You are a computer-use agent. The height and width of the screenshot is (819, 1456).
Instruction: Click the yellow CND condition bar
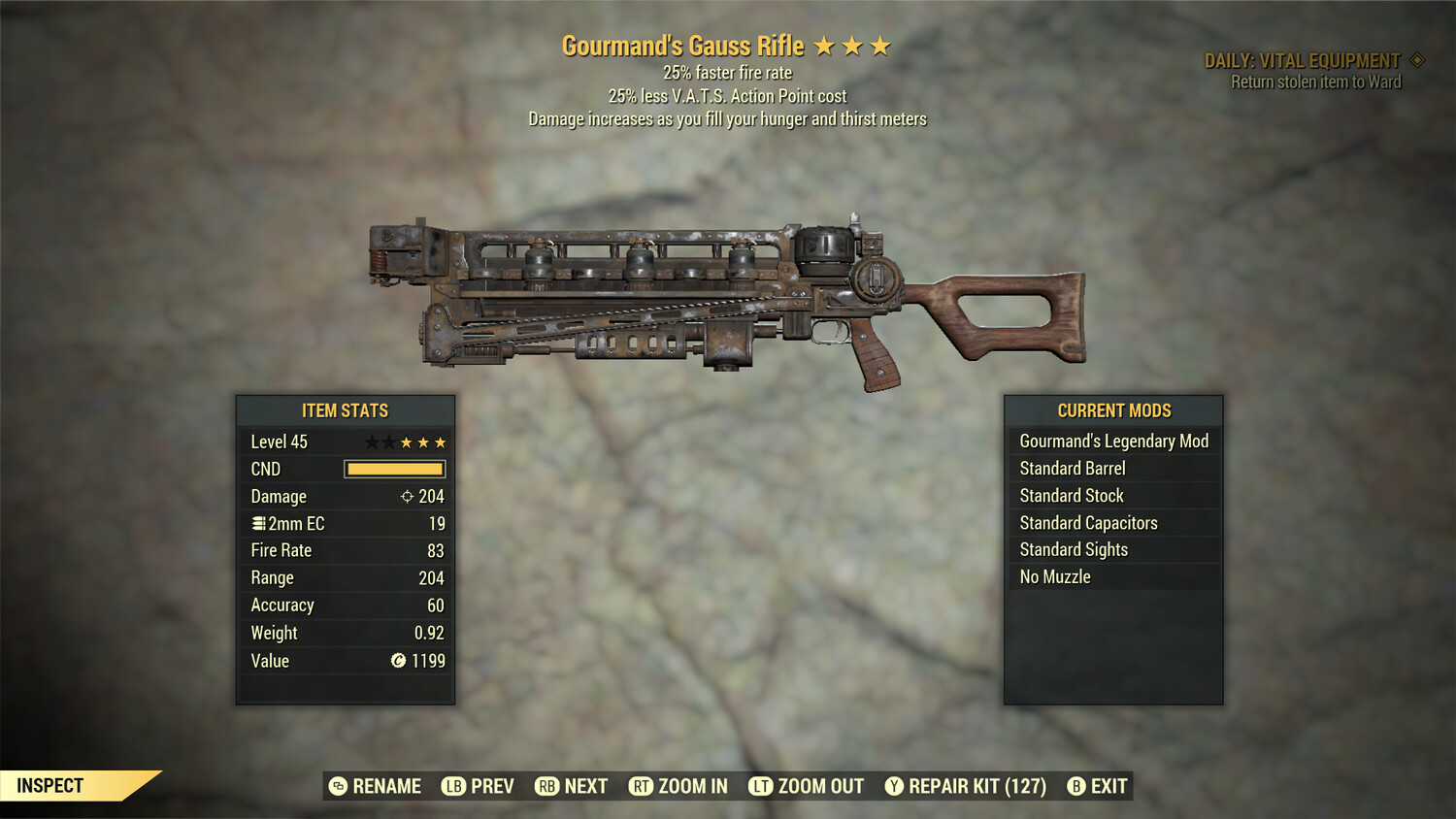393,469
